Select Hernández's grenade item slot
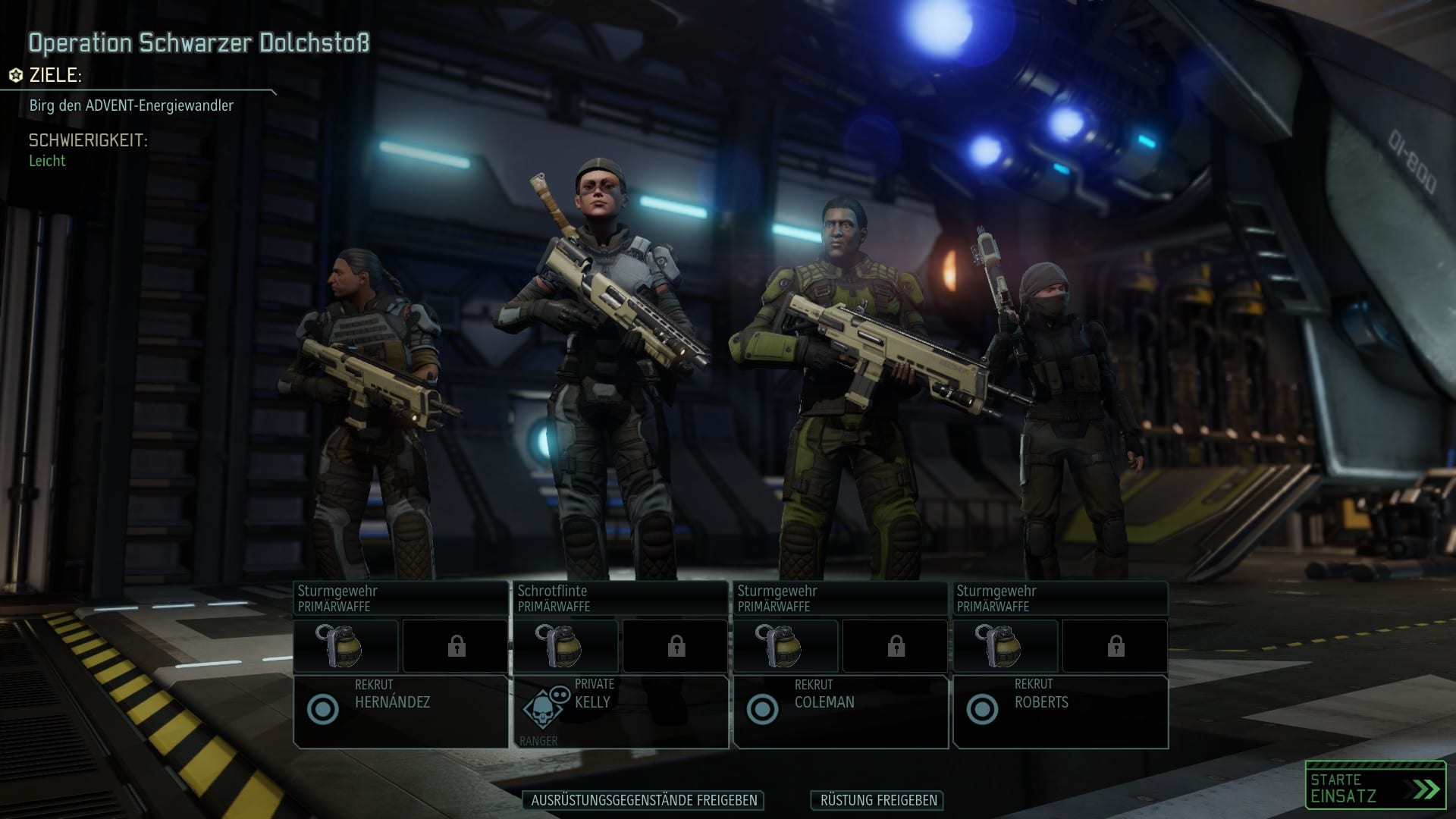This screenshot has width=1456, height=819. click(346, 646)
